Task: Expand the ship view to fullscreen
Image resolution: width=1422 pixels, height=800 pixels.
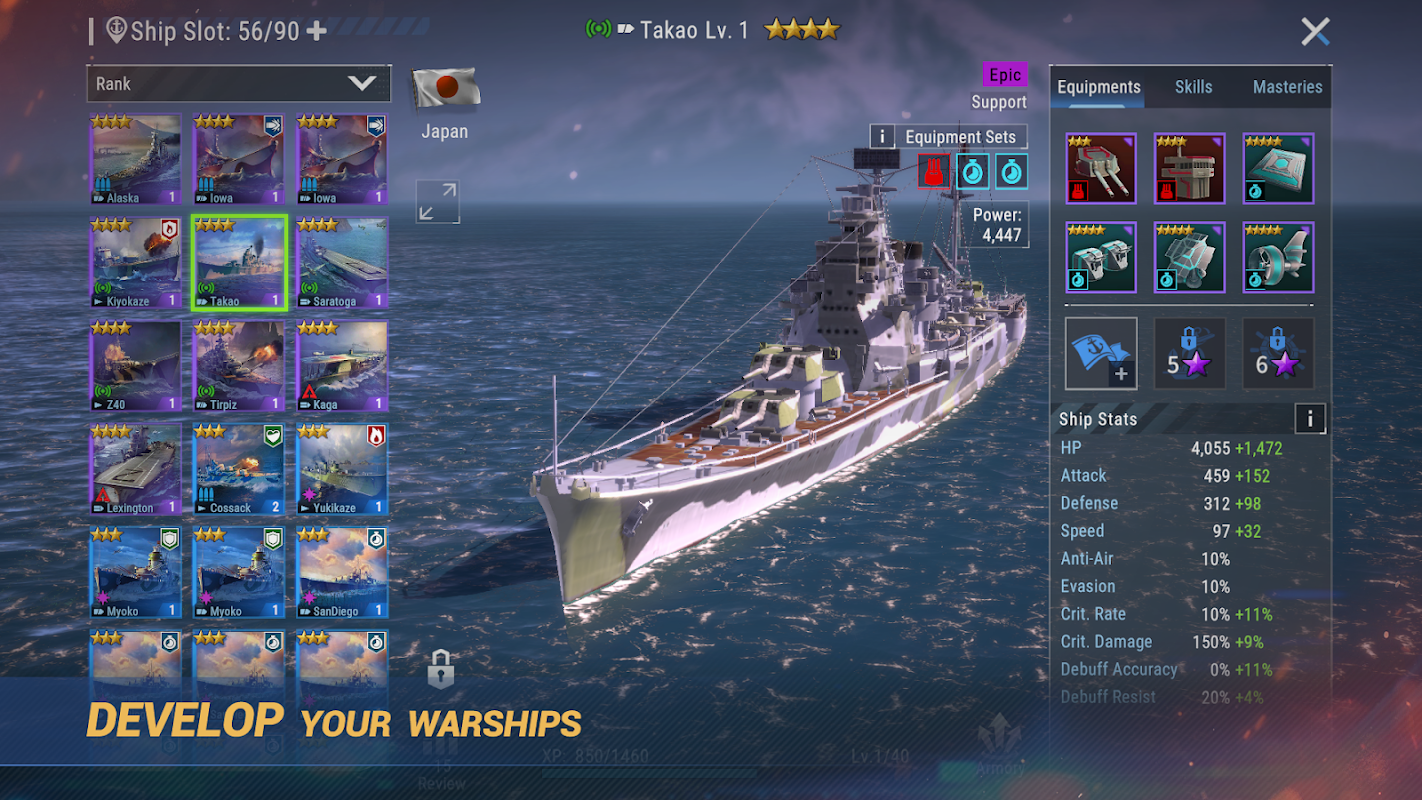Action: pos(438,202)
